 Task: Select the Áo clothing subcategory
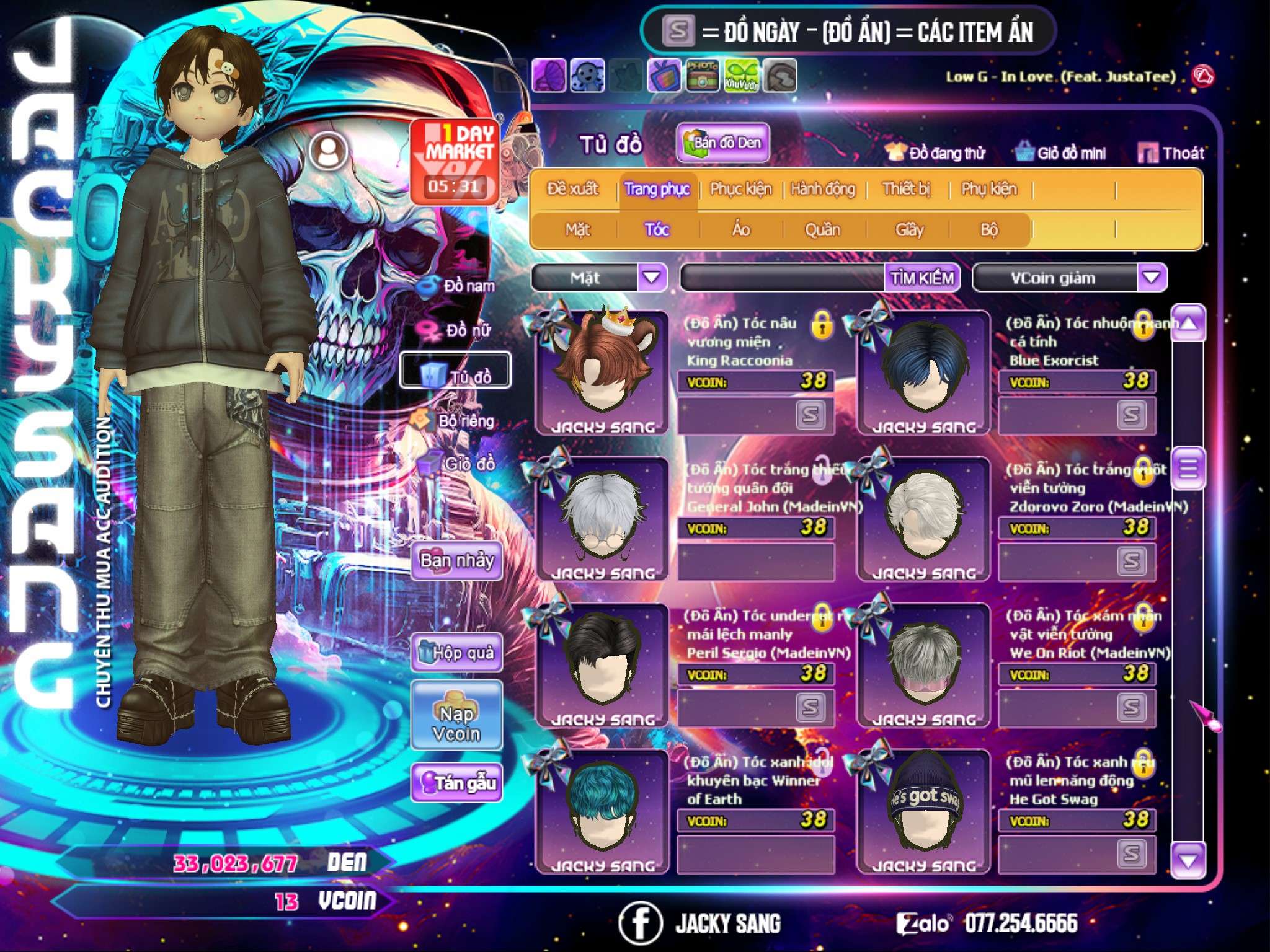tap(741, 230)
